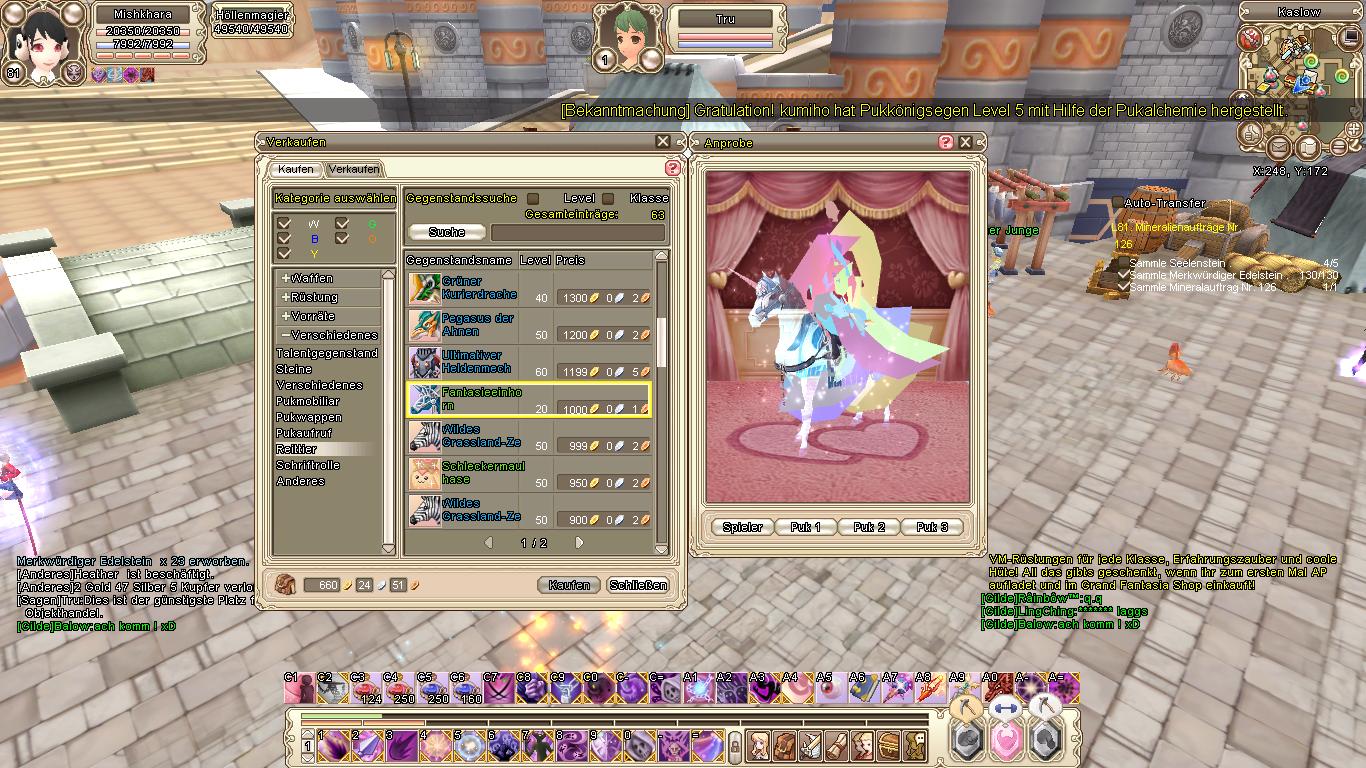Click the Schließen button

click(x=638, y=585)
